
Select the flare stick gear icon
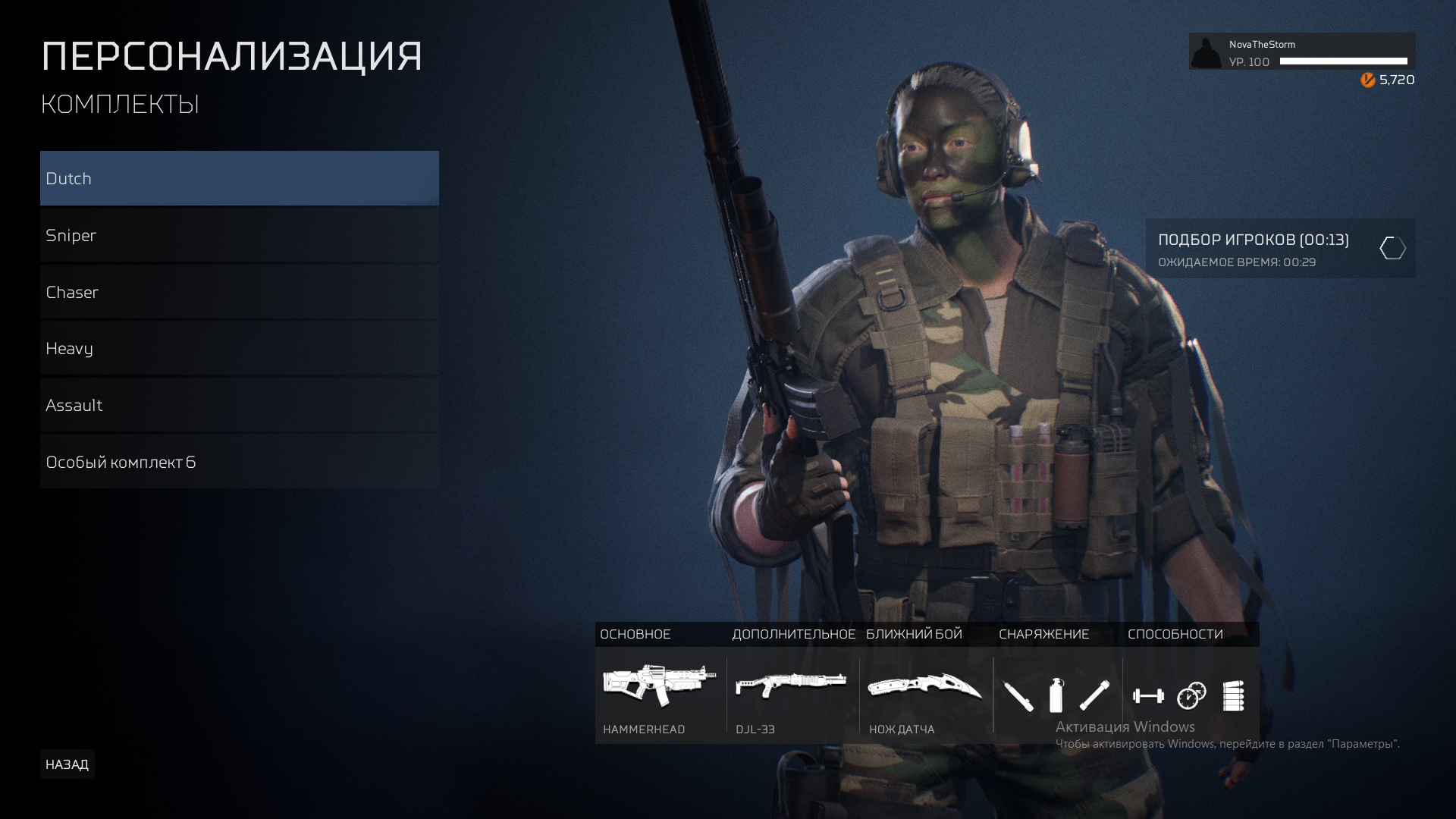click(1094, 695)
